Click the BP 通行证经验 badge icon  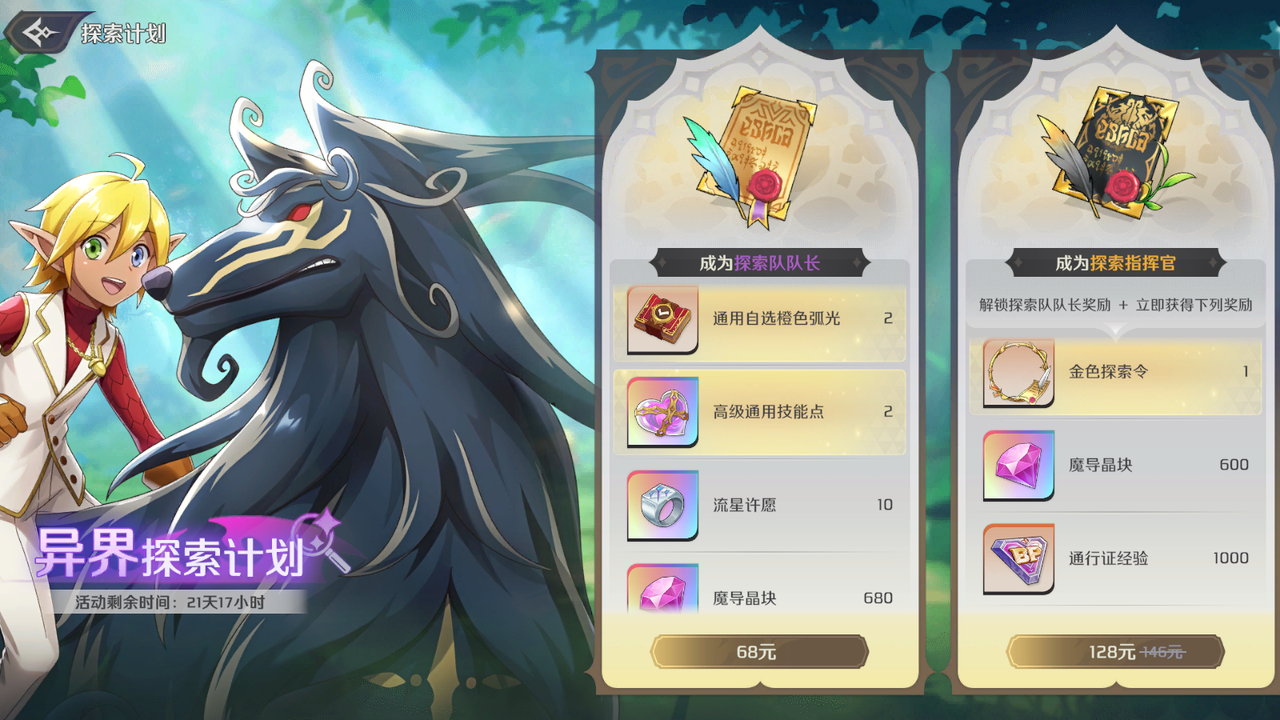click(x=1019, y=559)
